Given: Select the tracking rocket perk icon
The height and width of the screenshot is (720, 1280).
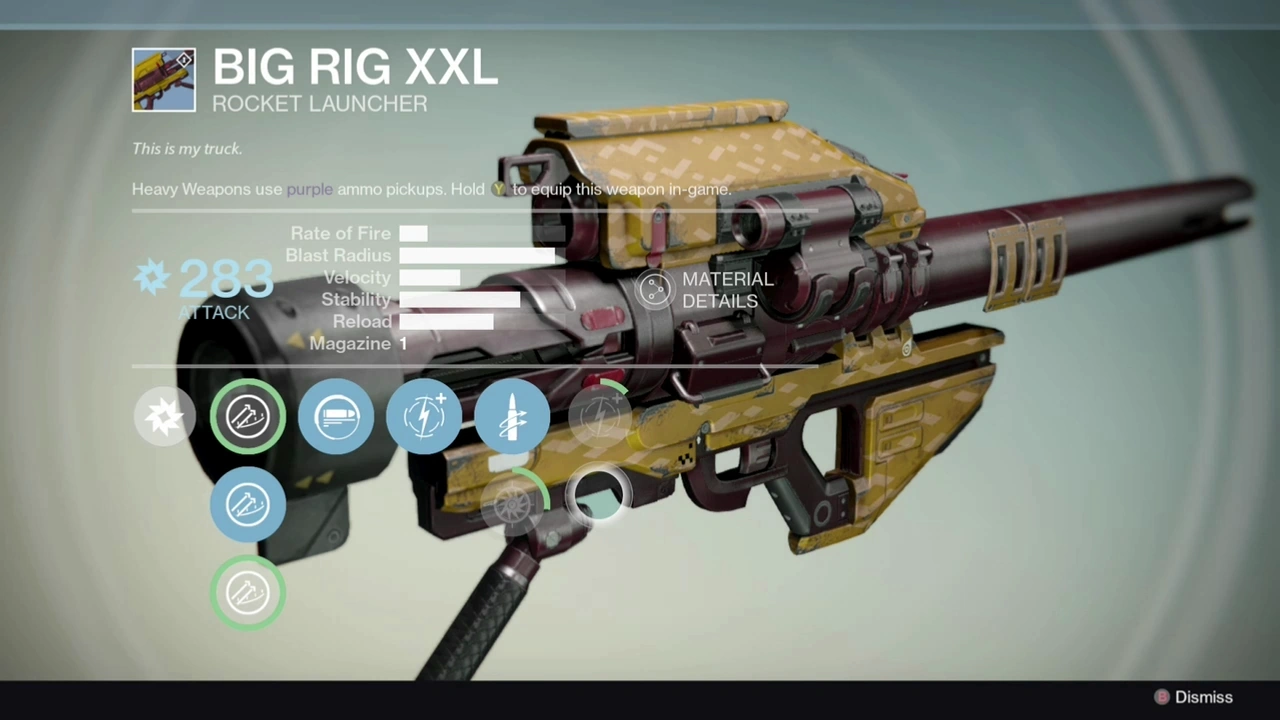Looking at the screenshot, I should tap(512, 416).
